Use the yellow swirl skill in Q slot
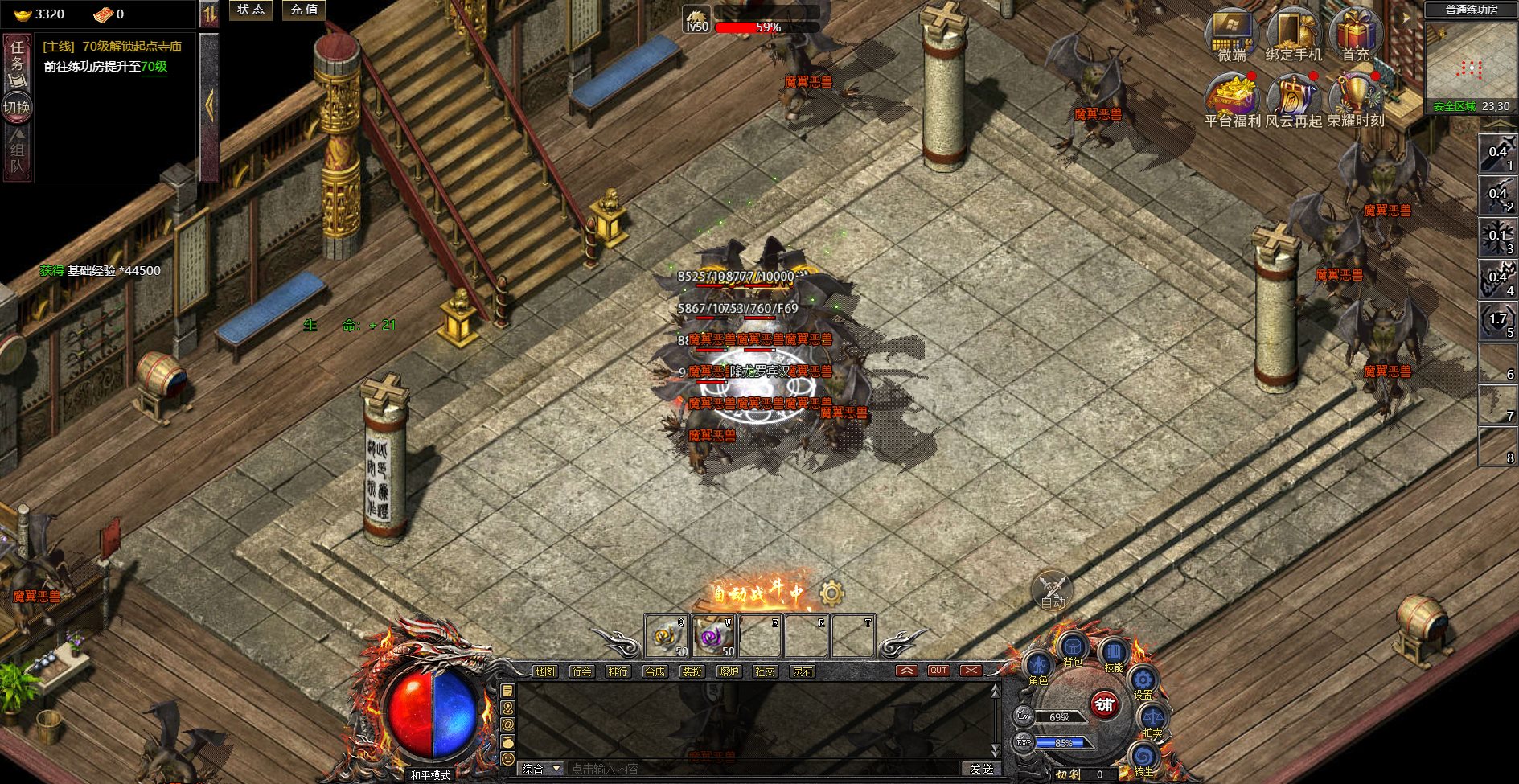Viewport: 1519px width, 784px height. point(667,637)
